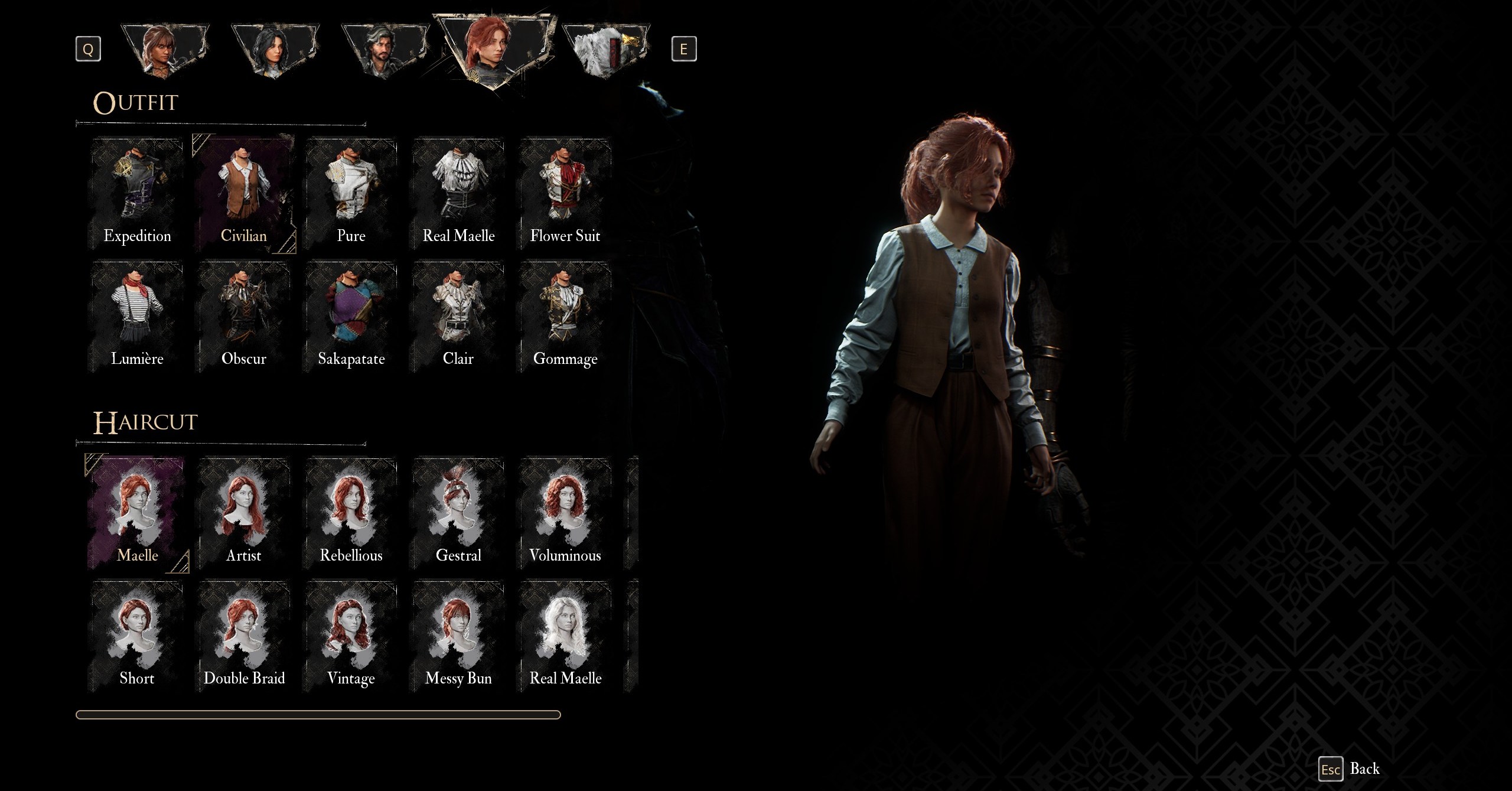Select the Artist haircut

click(x=244, y=514)
